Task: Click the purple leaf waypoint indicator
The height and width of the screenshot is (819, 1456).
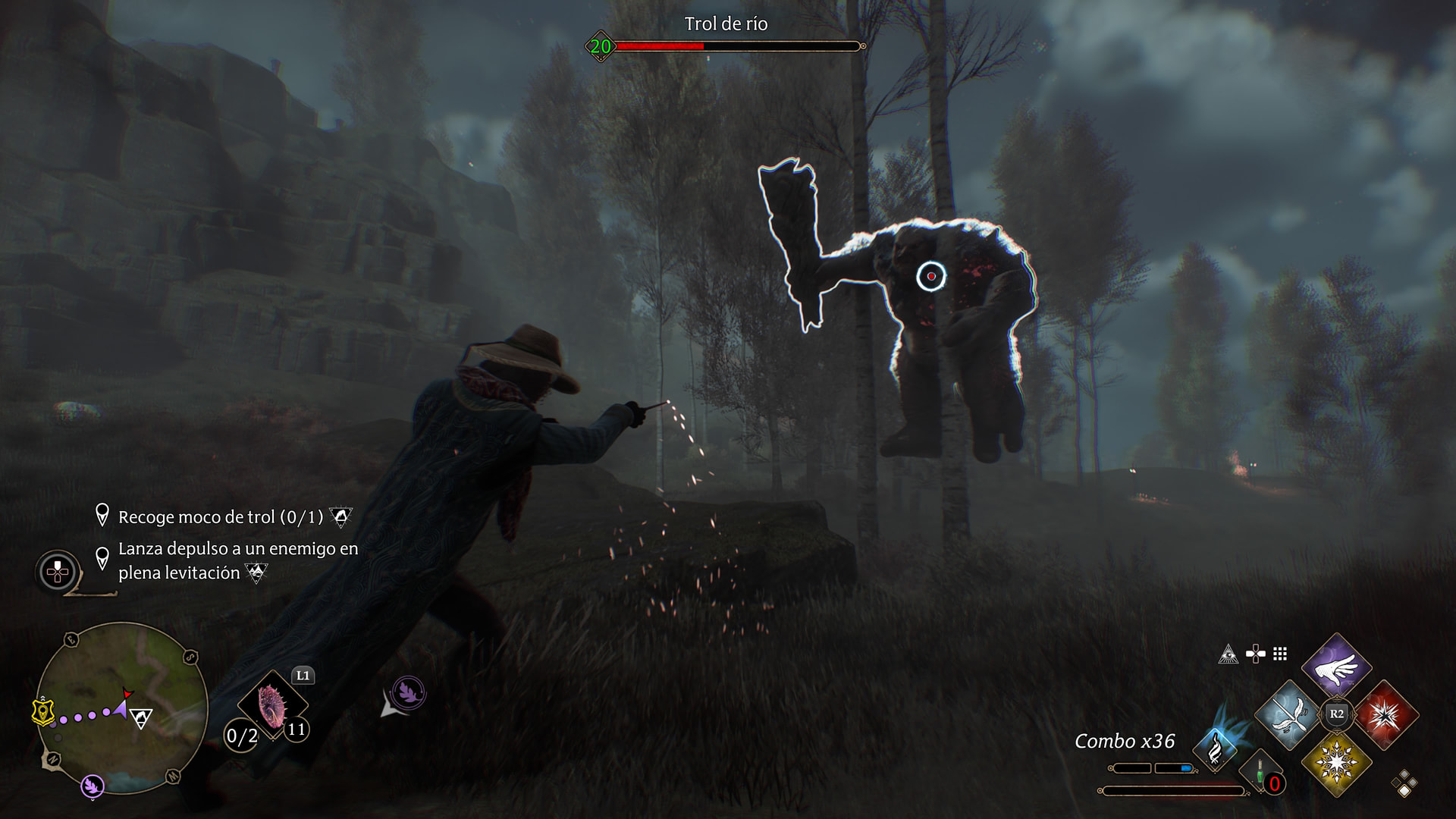Action: (408, 692)
